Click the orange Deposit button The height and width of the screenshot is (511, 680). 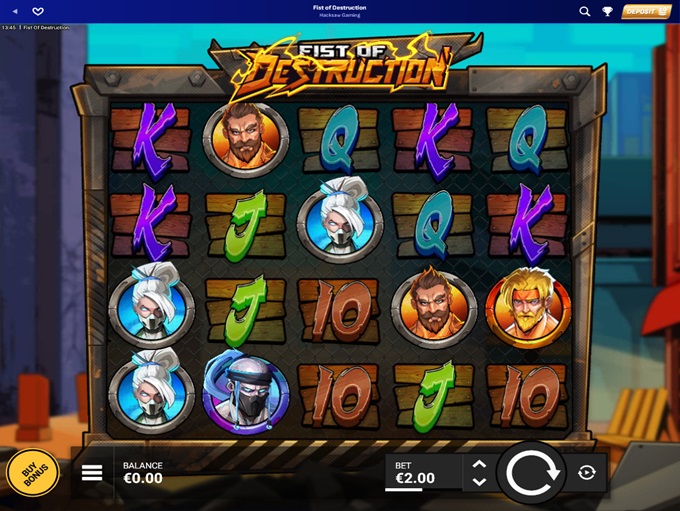(646, 11)
